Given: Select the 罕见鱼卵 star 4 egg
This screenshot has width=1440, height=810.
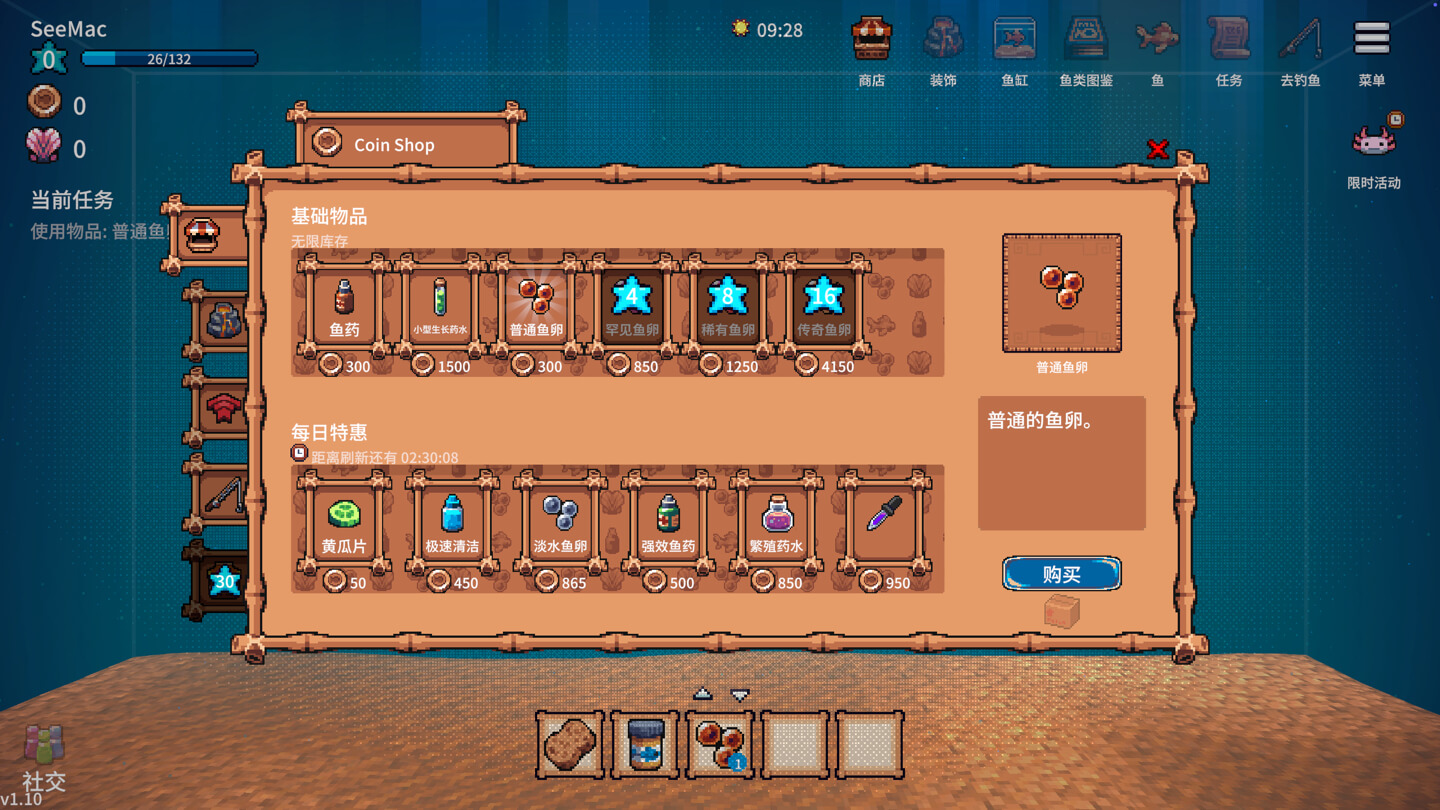Looking at the screenshot, I should (x=632, y=305).
